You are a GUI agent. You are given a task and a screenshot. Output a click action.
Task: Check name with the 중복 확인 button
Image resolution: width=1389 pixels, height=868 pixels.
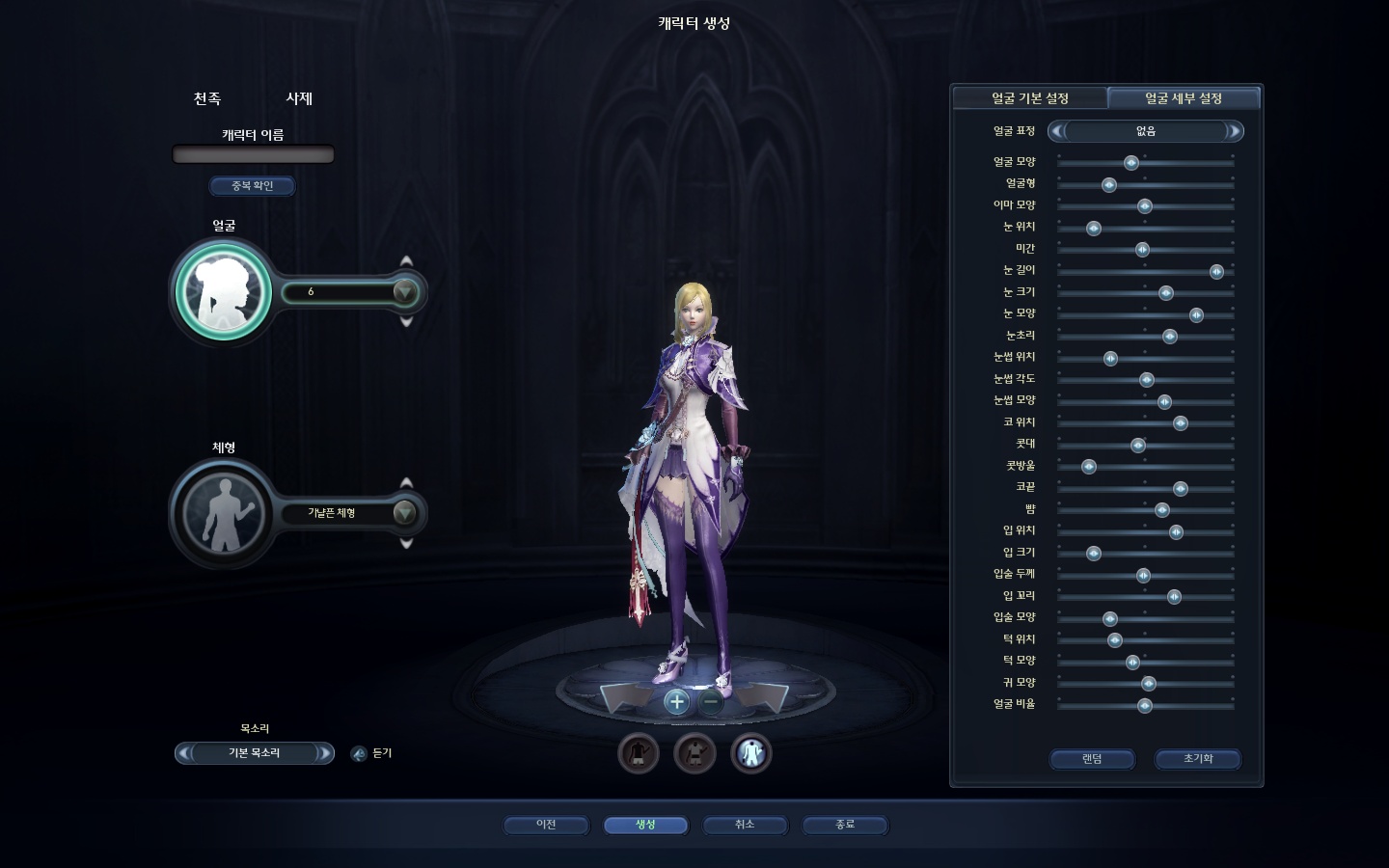(253, 185)
